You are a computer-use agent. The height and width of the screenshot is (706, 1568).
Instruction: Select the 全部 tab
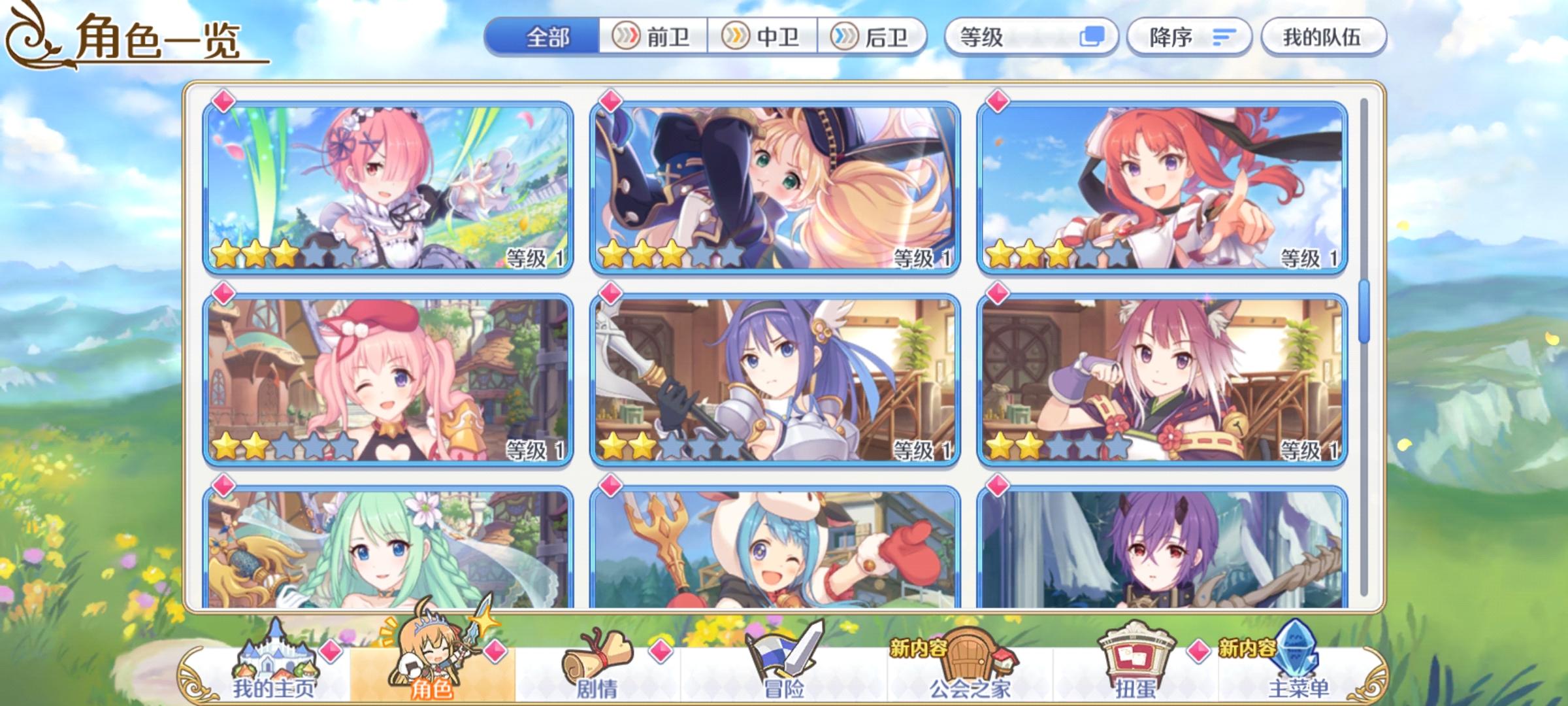point(547,38)
